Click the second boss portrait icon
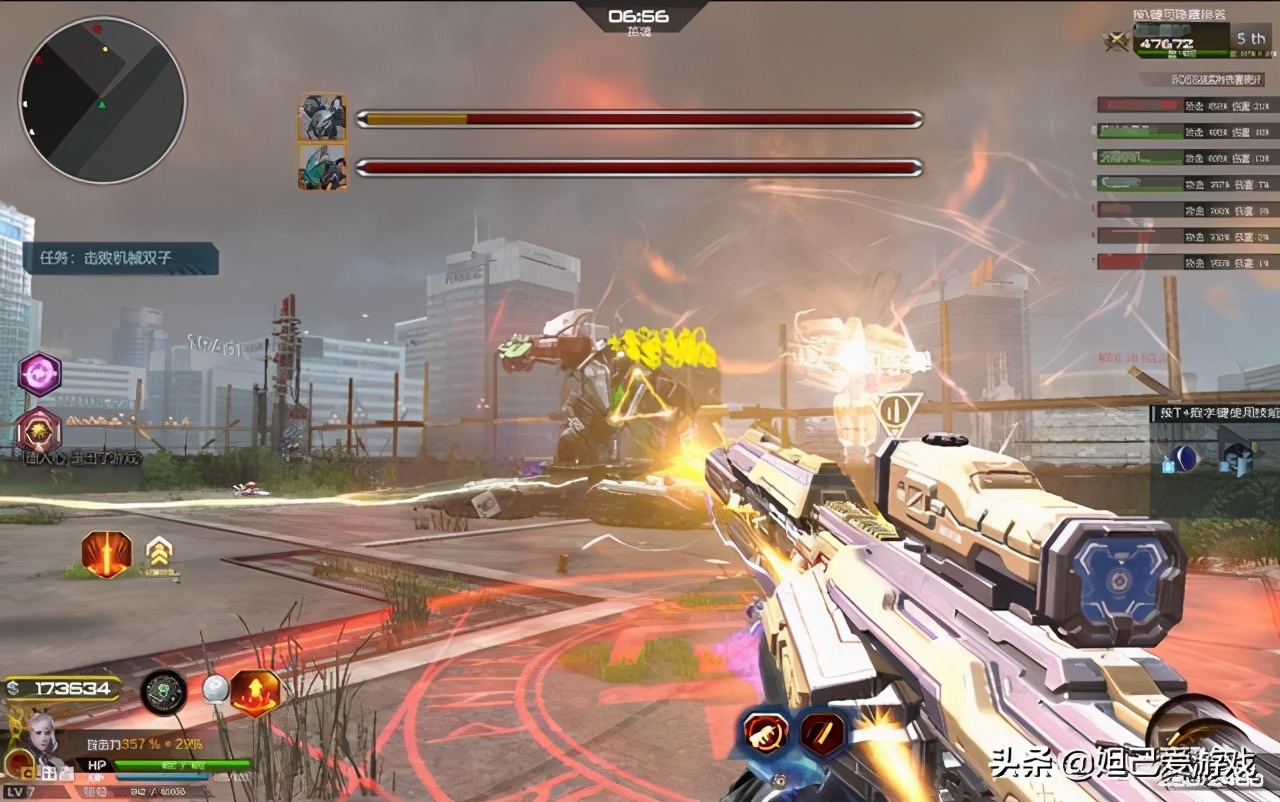The width and height of the screenshot is (1280, 802). coord(323,167)
